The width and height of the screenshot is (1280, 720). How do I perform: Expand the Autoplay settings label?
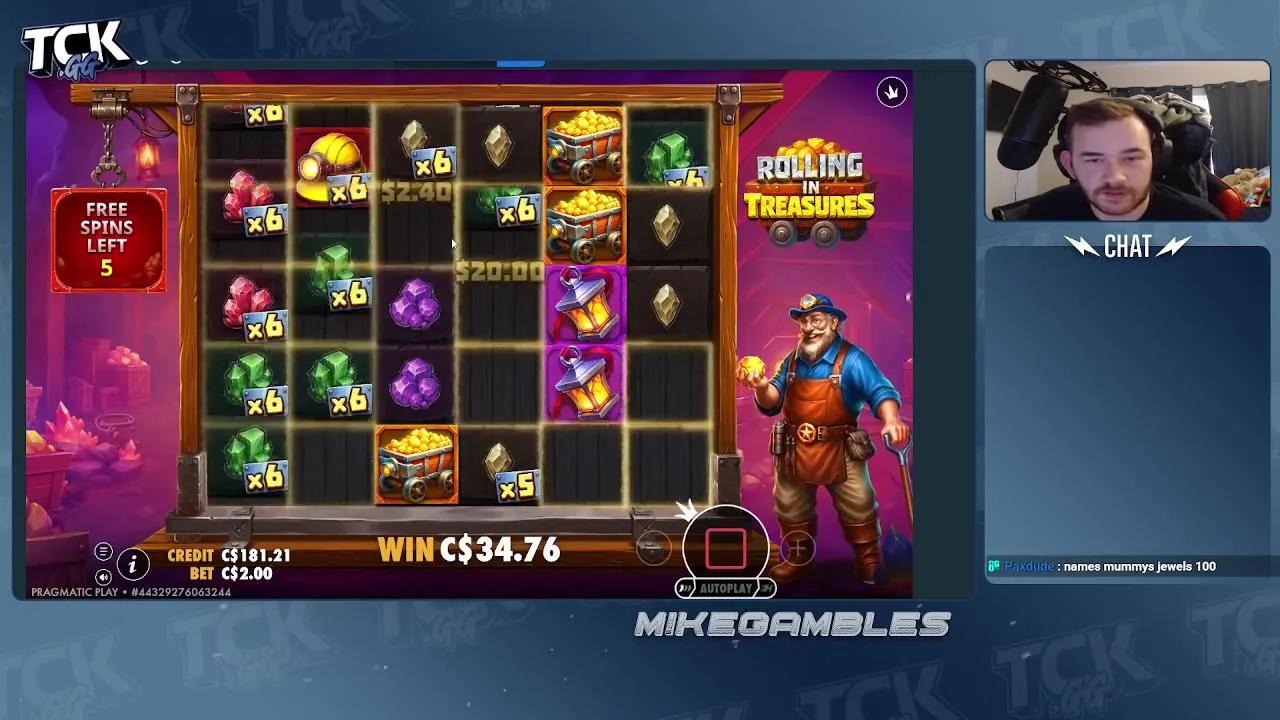tap(727, 588)
